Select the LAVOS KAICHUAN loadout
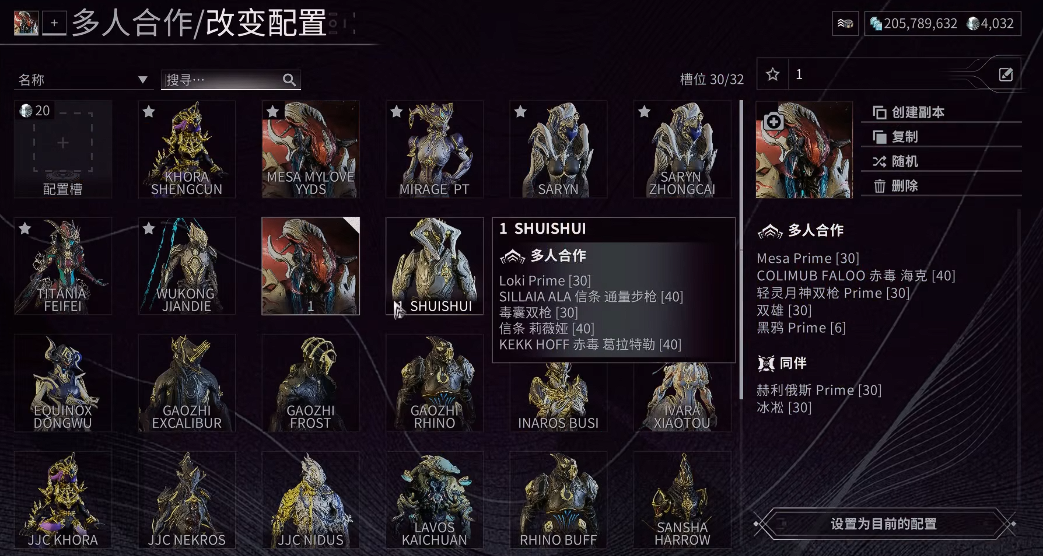 point(434,500)
